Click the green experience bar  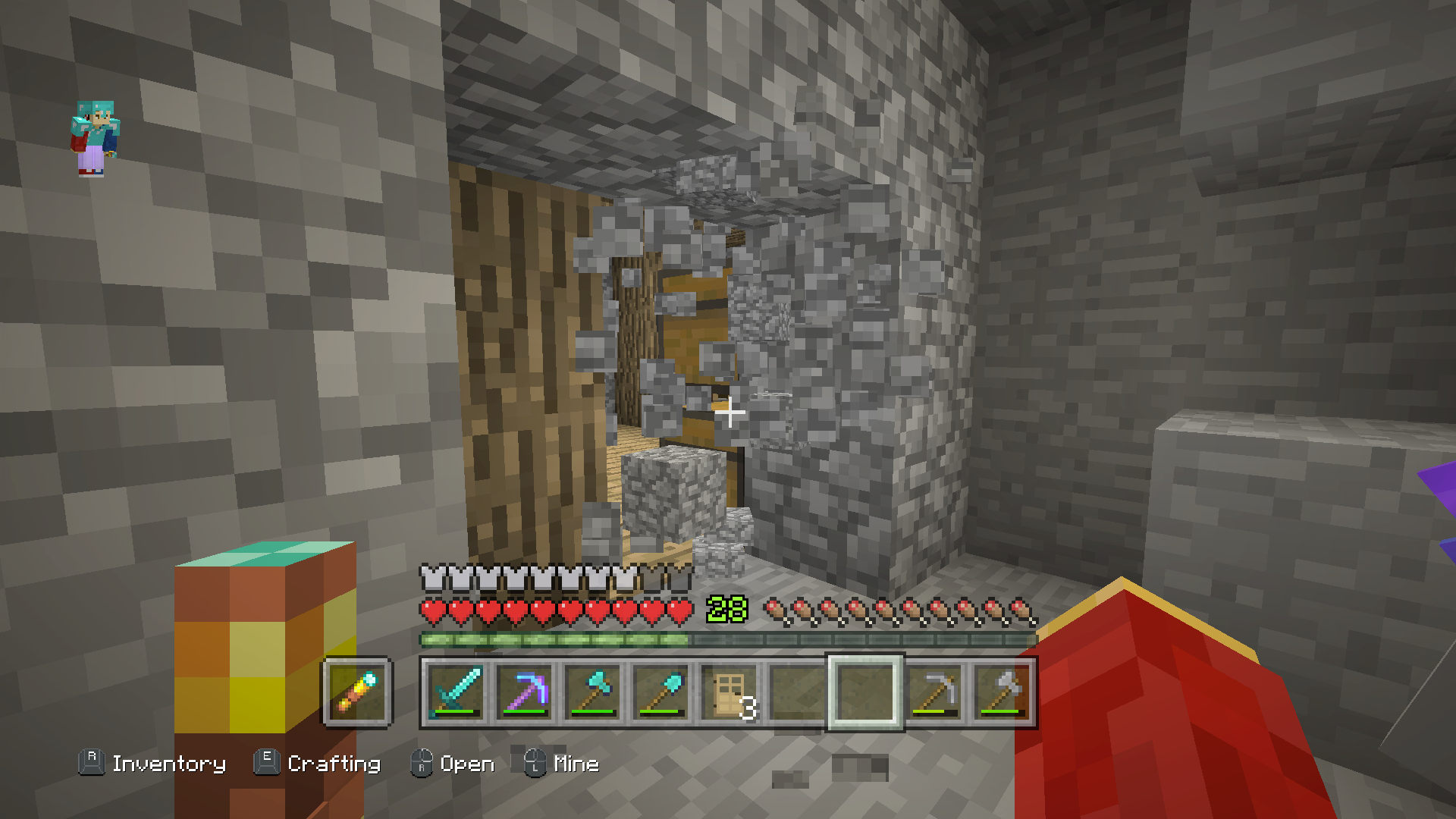tap(554, 638)
